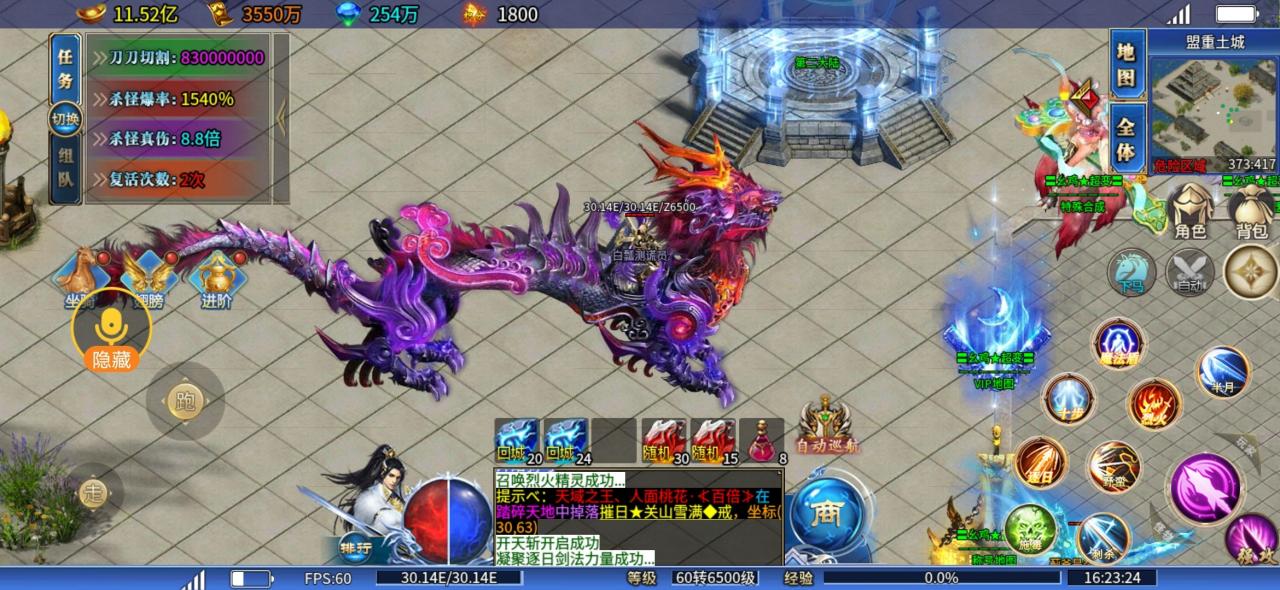
Task: Open the 进阶 advancement menu
Action: coord(216,277)
